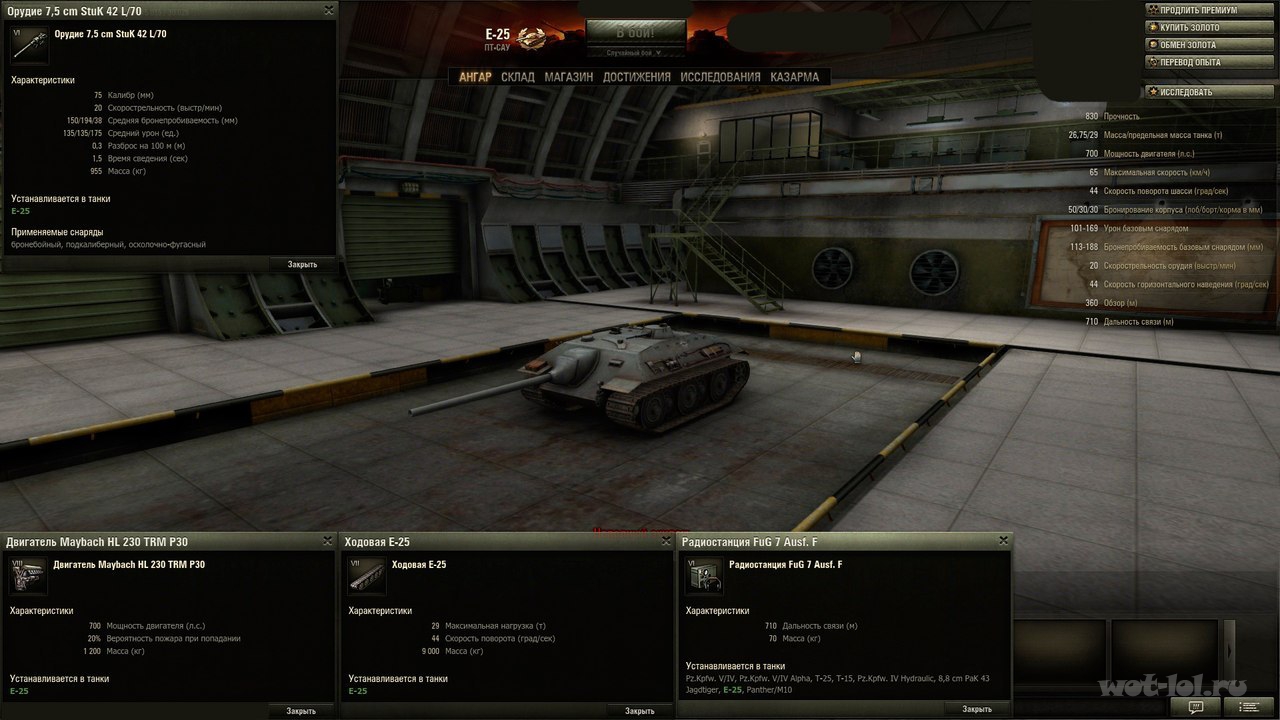Click Закрыть in the Ходовая E-25 window
Viewport: 1280px width, 720px height.
[639, 711]
